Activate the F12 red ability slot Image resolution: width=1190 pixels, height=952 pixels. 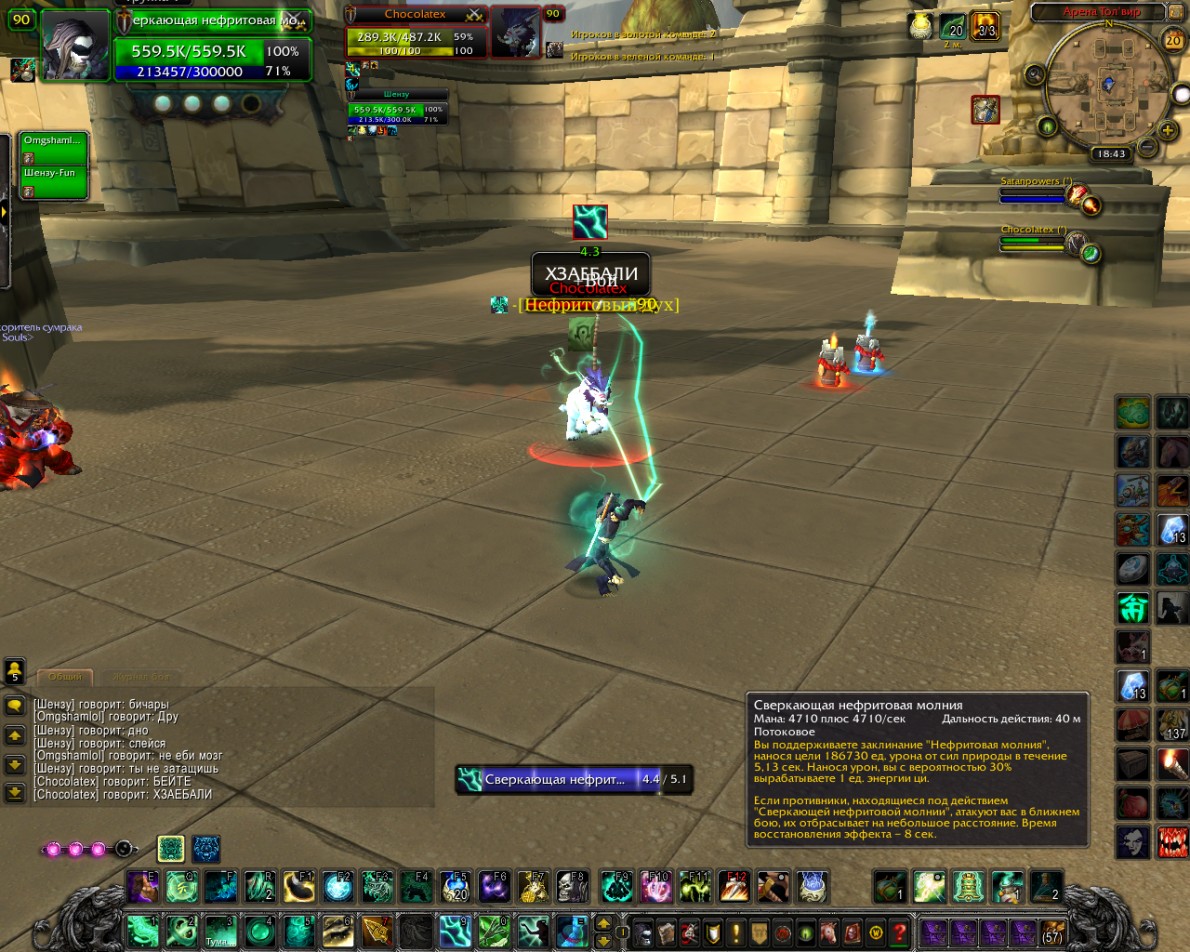coord(734,887)
